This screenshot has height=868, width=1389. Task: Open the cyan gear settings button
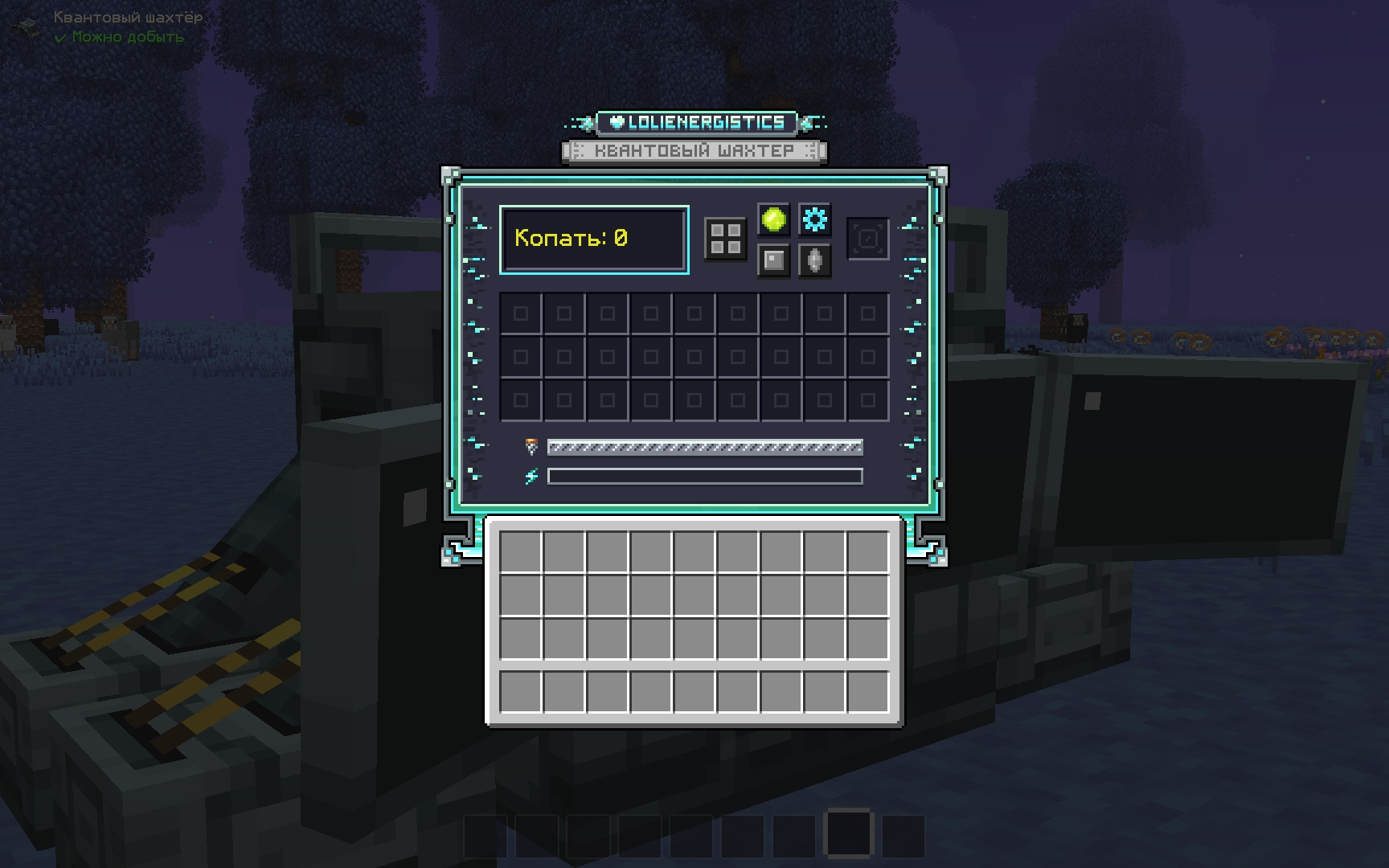(814, 219)
